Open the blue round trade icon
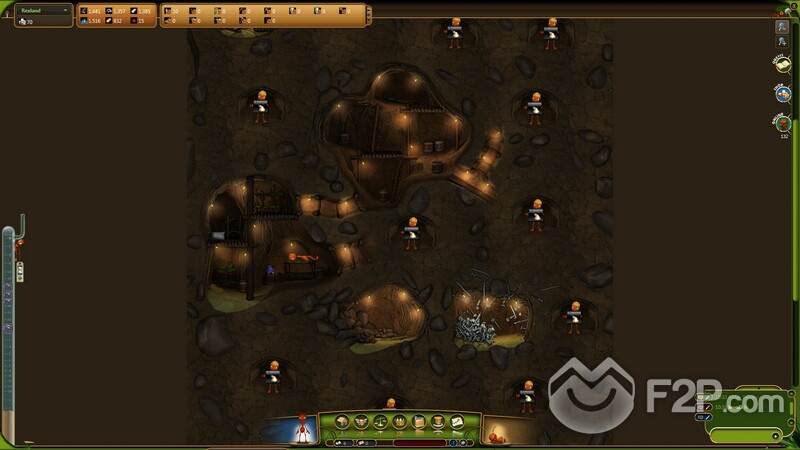This screenshot has width=800, height=450. click(x=782, y=93)
